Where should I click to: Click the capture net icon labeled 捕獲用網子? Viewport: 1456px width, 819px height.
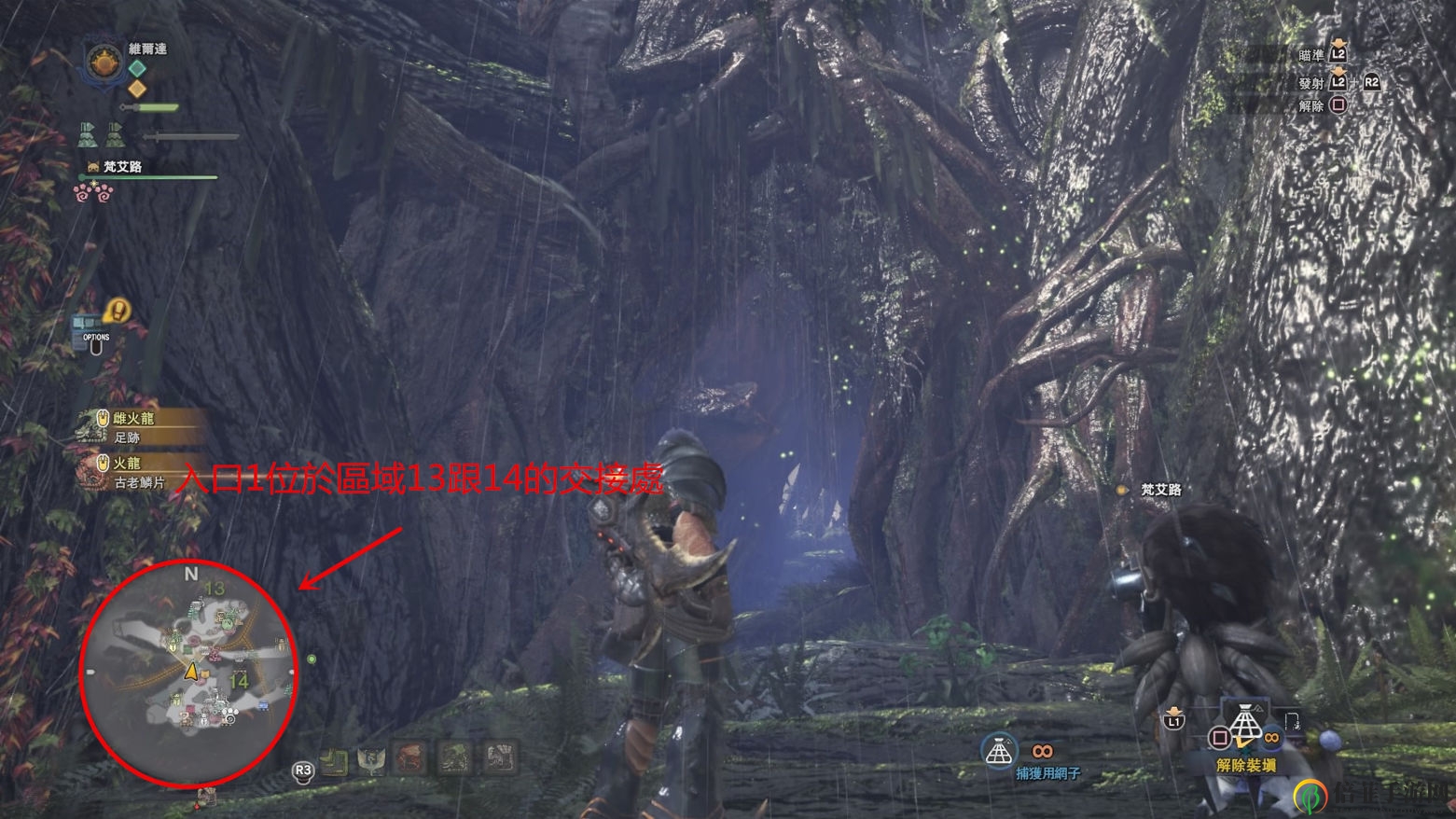click(999, 751)
